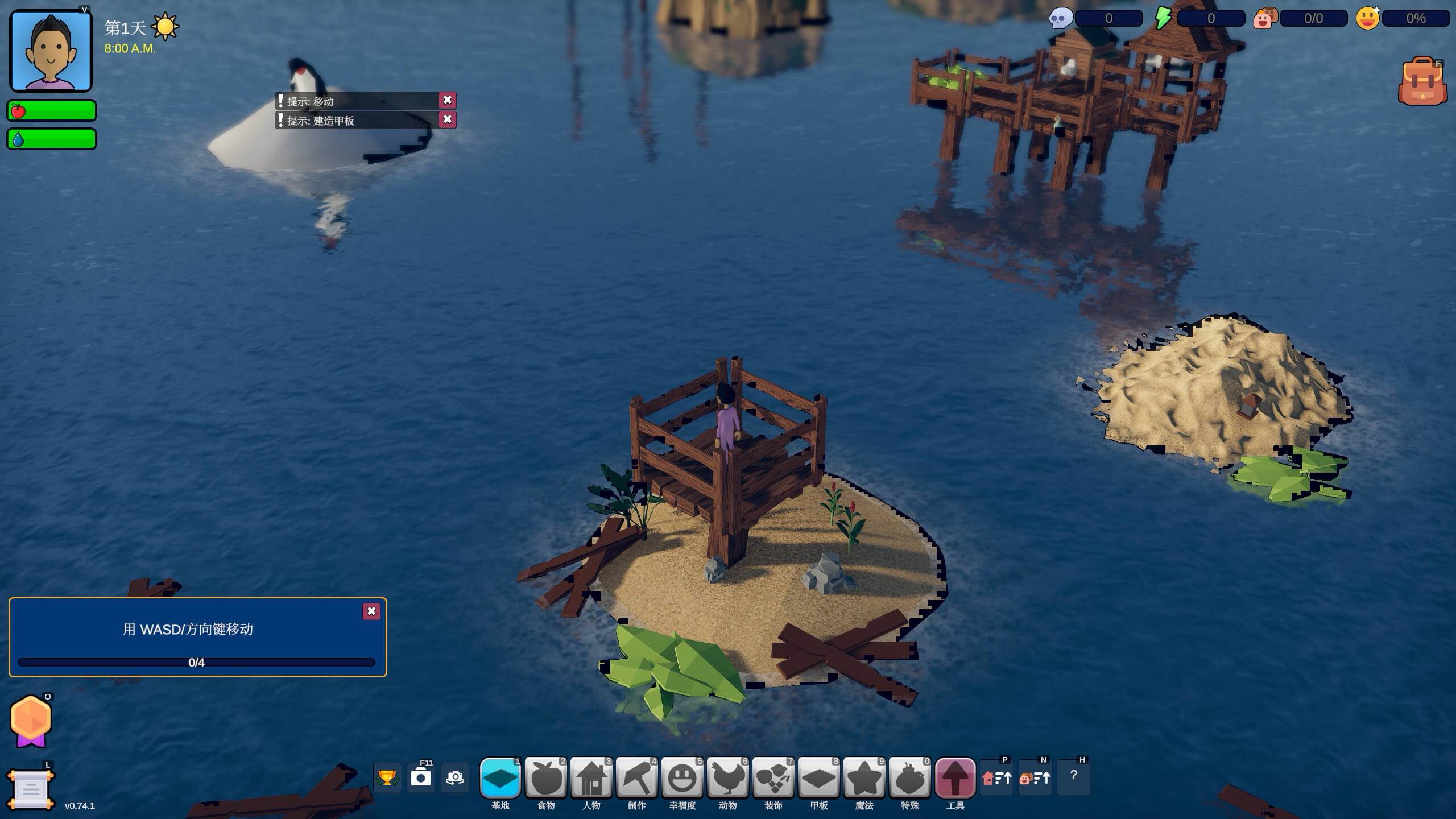Open the house upgrade panel

[997, 776]
